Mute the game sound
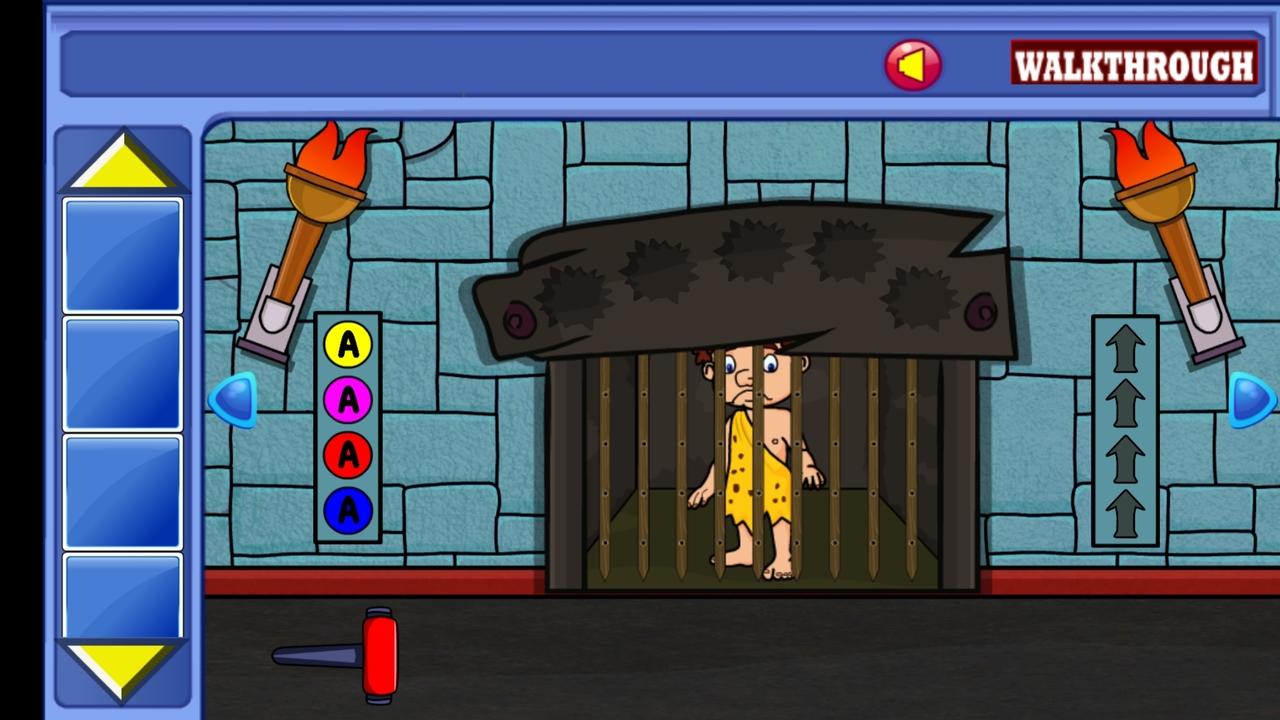 [912, 64]
